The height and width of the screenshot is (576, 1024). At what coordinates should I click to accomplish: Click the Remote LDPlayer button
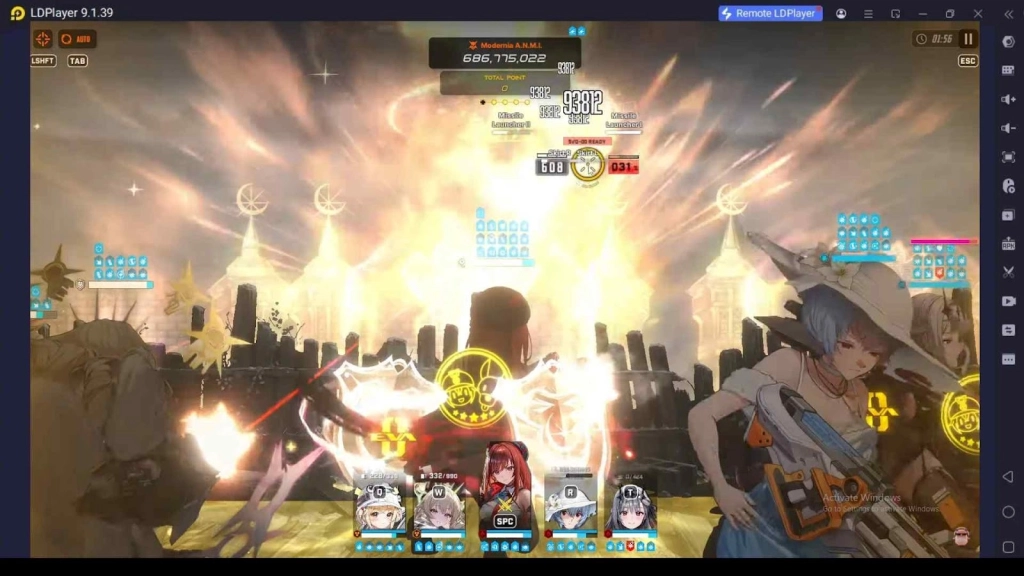(770, 13)
